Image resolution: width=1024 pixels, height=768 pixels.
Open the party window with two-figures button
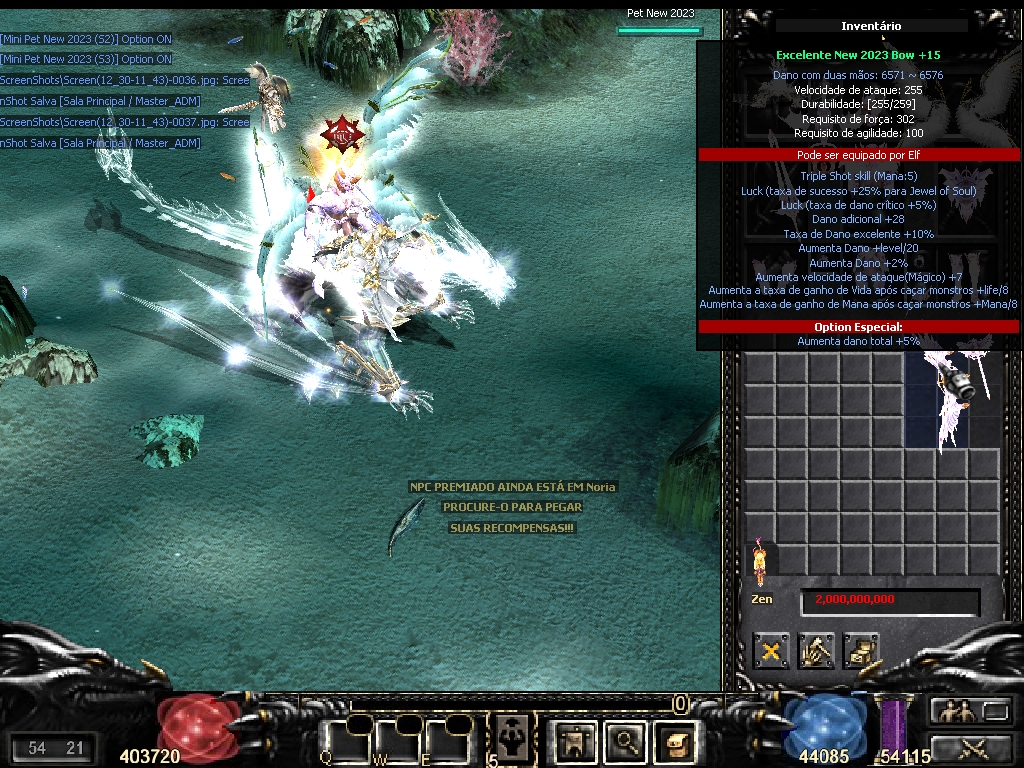[x=952, y=711]
